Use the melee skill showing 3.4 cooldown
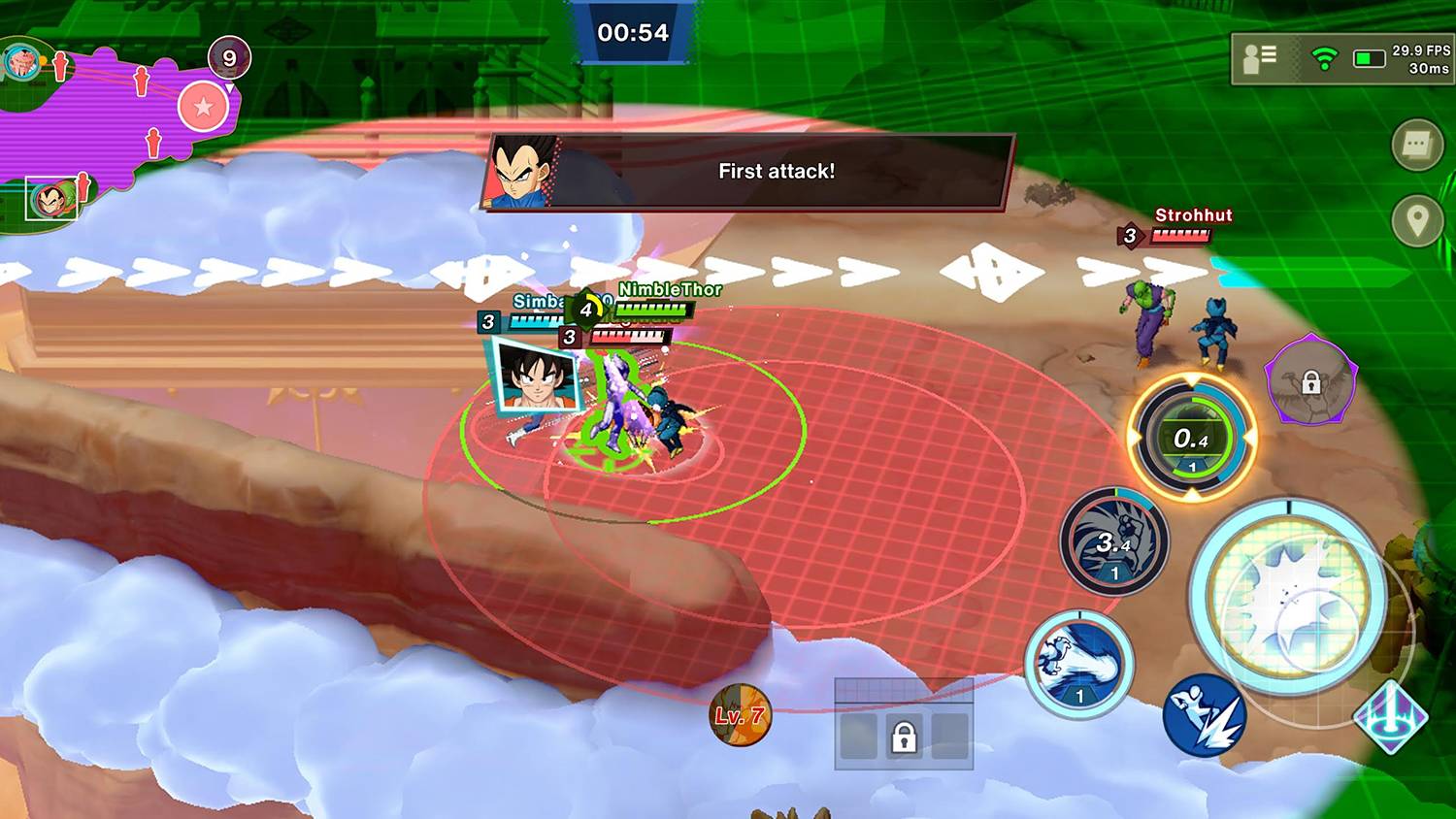 1114,543
